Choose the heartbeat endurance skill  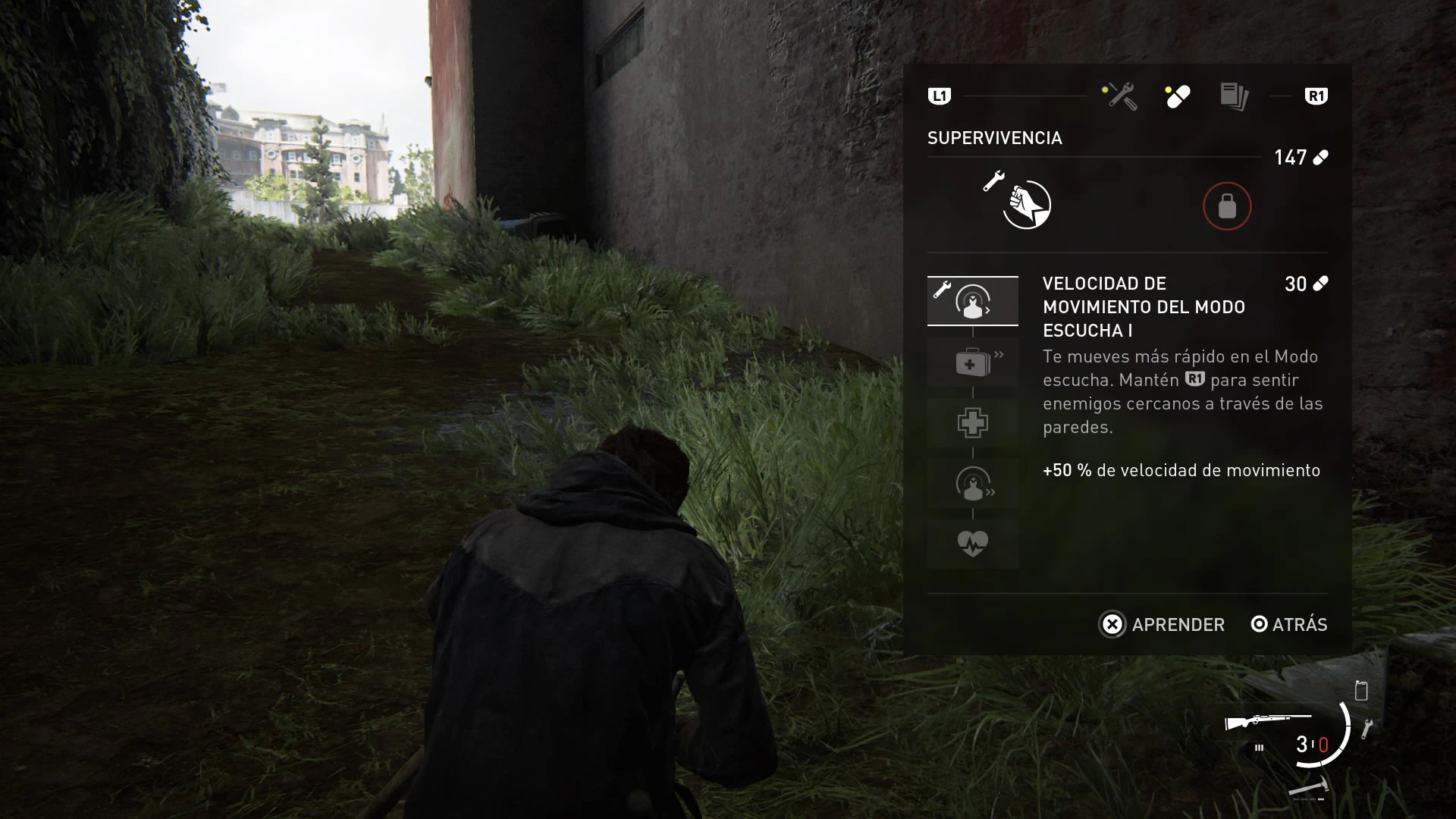click(x=972, y=544)
